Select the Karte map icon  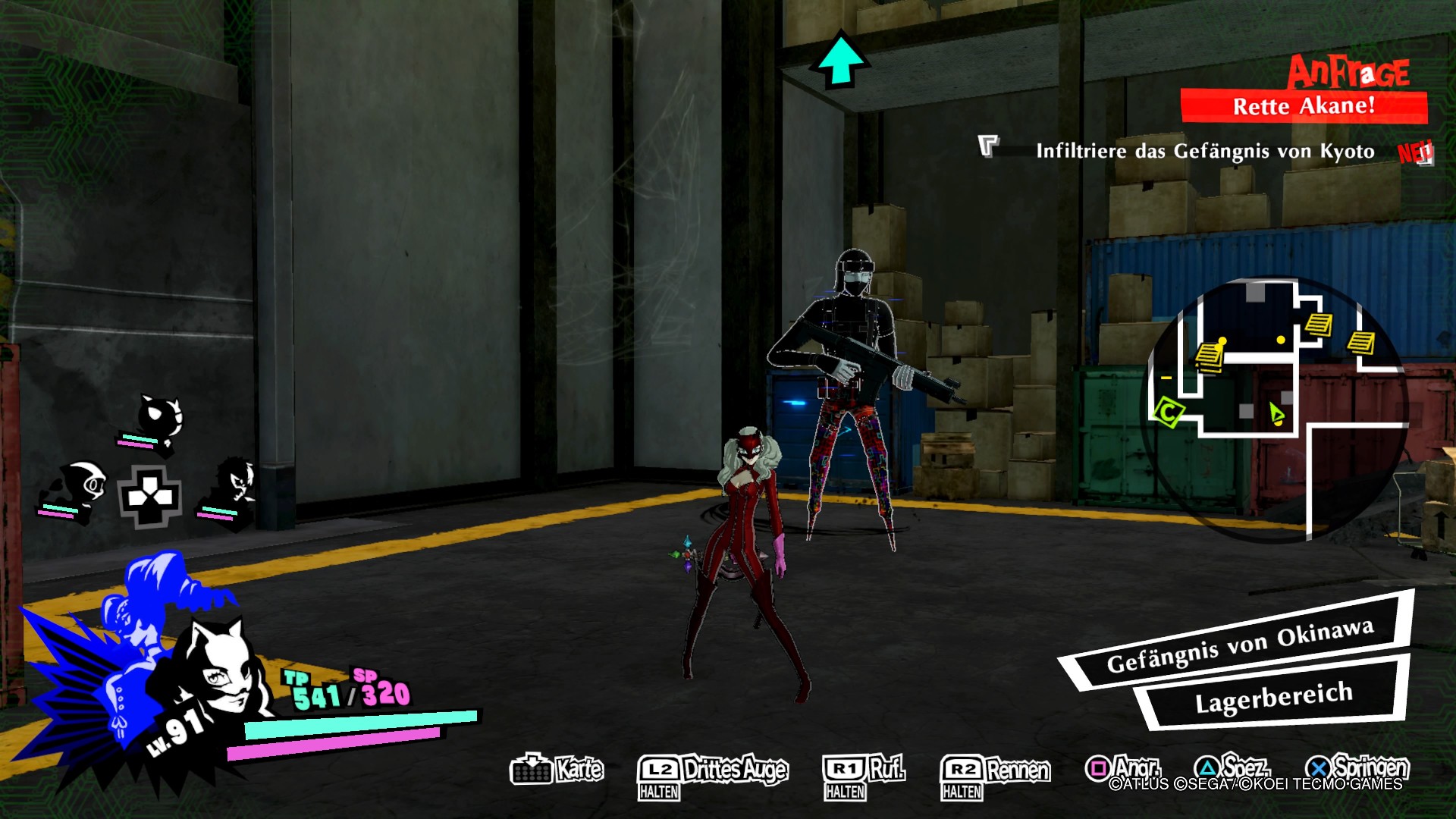tap(533, 771)
